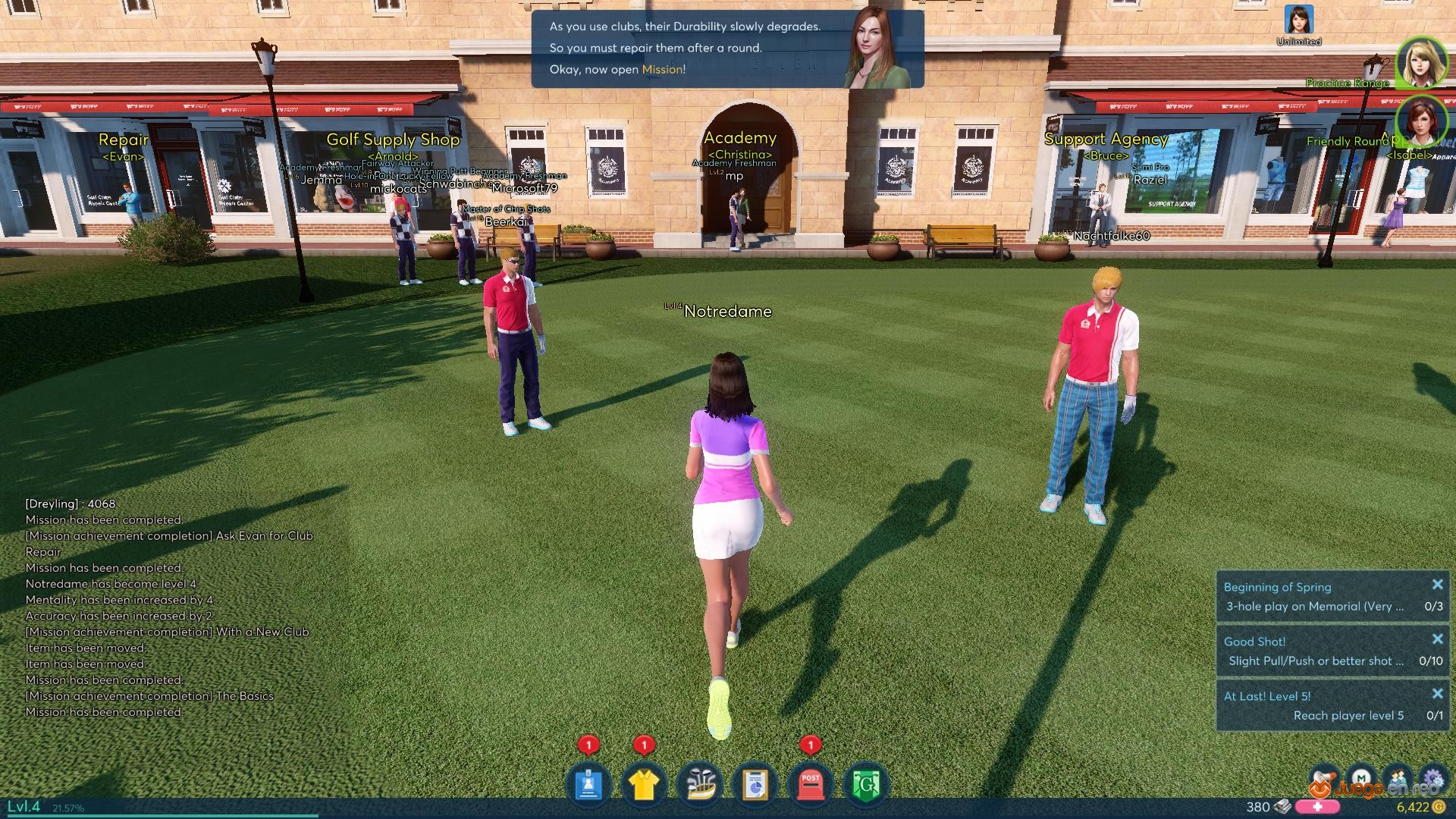Screen dimensions: 1456x819
Task: Close the At Last! Level 5! tracker
Action: pyautogui.click(x=1437, y=694)
